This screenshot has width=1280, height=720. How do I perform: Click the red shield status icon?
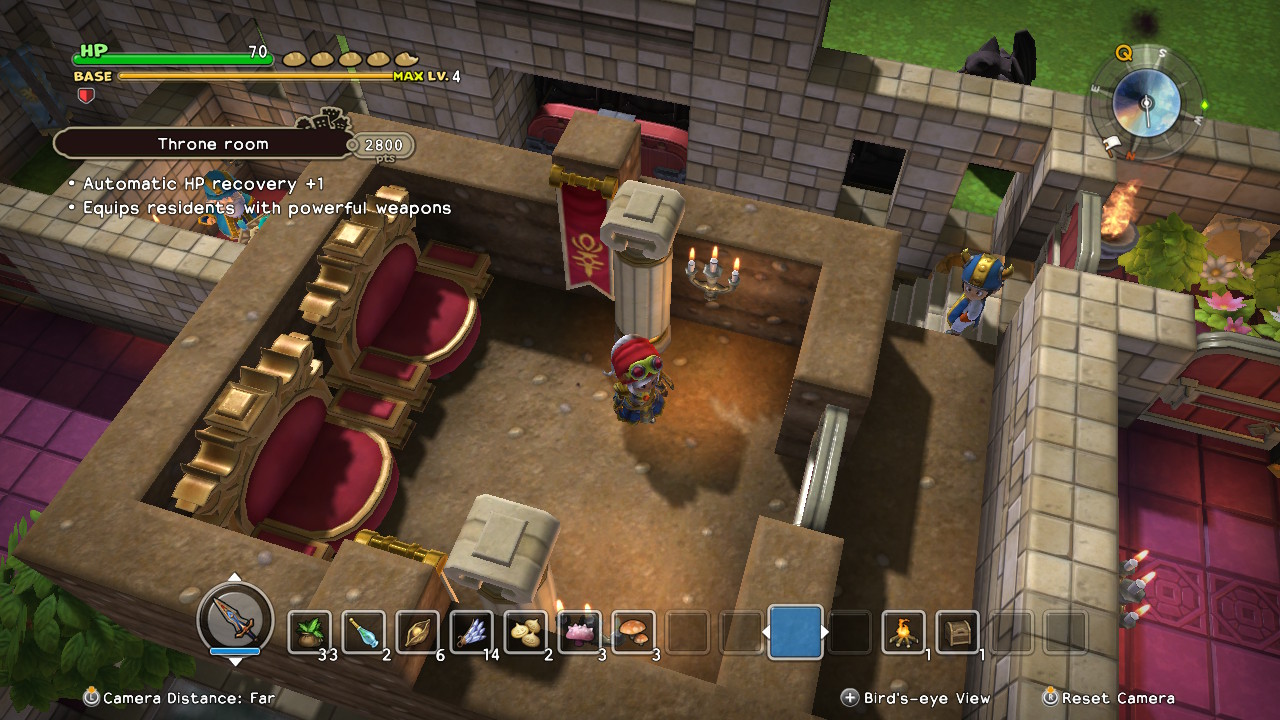click(x=85, y=95)
